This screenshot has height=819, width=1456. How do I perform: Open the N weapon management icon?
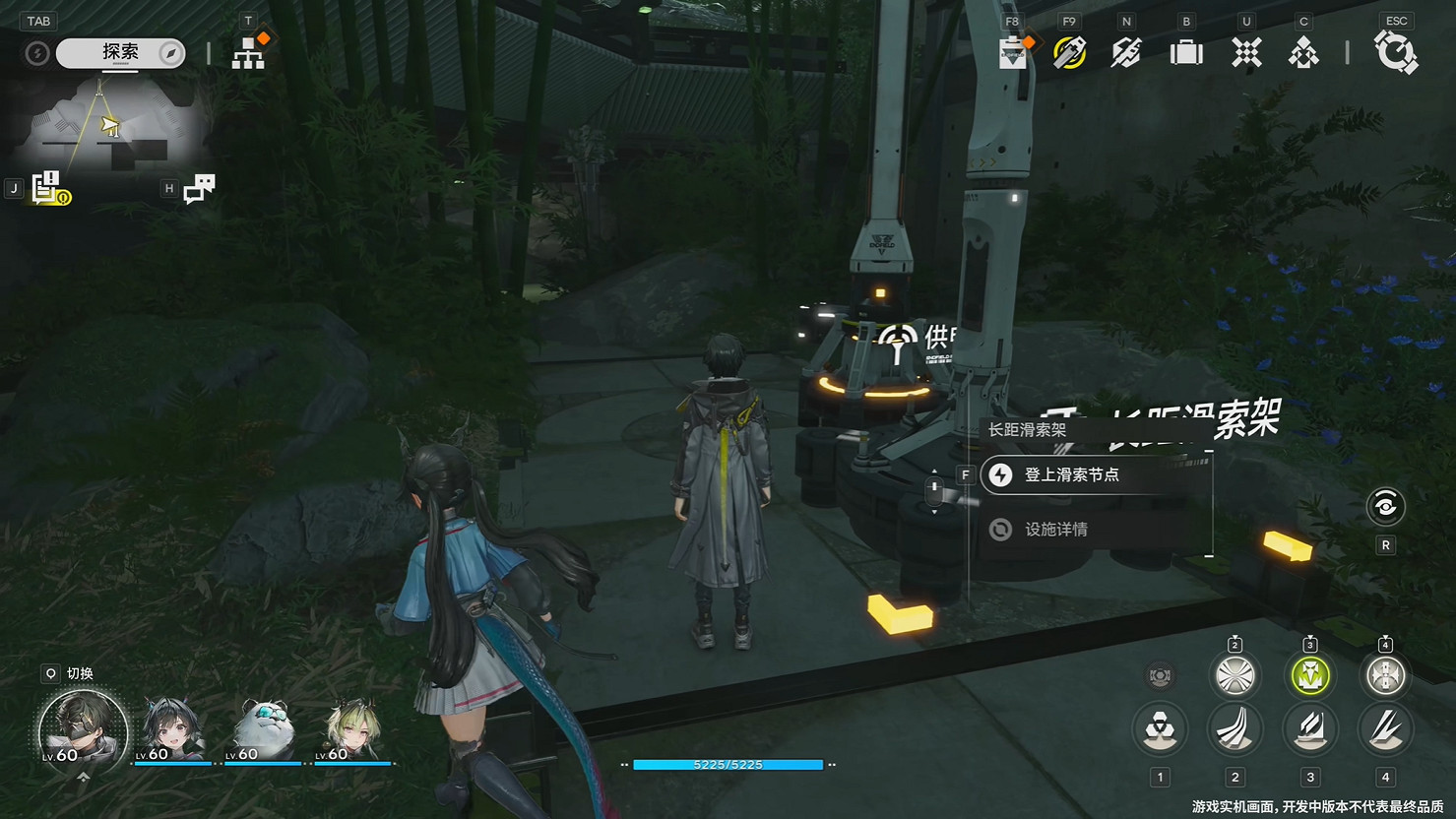(1125, 53)
